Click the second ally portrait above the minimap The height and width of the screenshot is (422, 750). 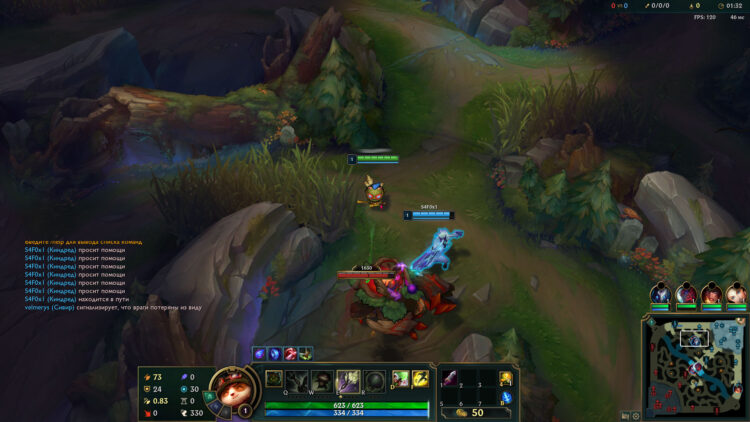[x=685, y=294]
